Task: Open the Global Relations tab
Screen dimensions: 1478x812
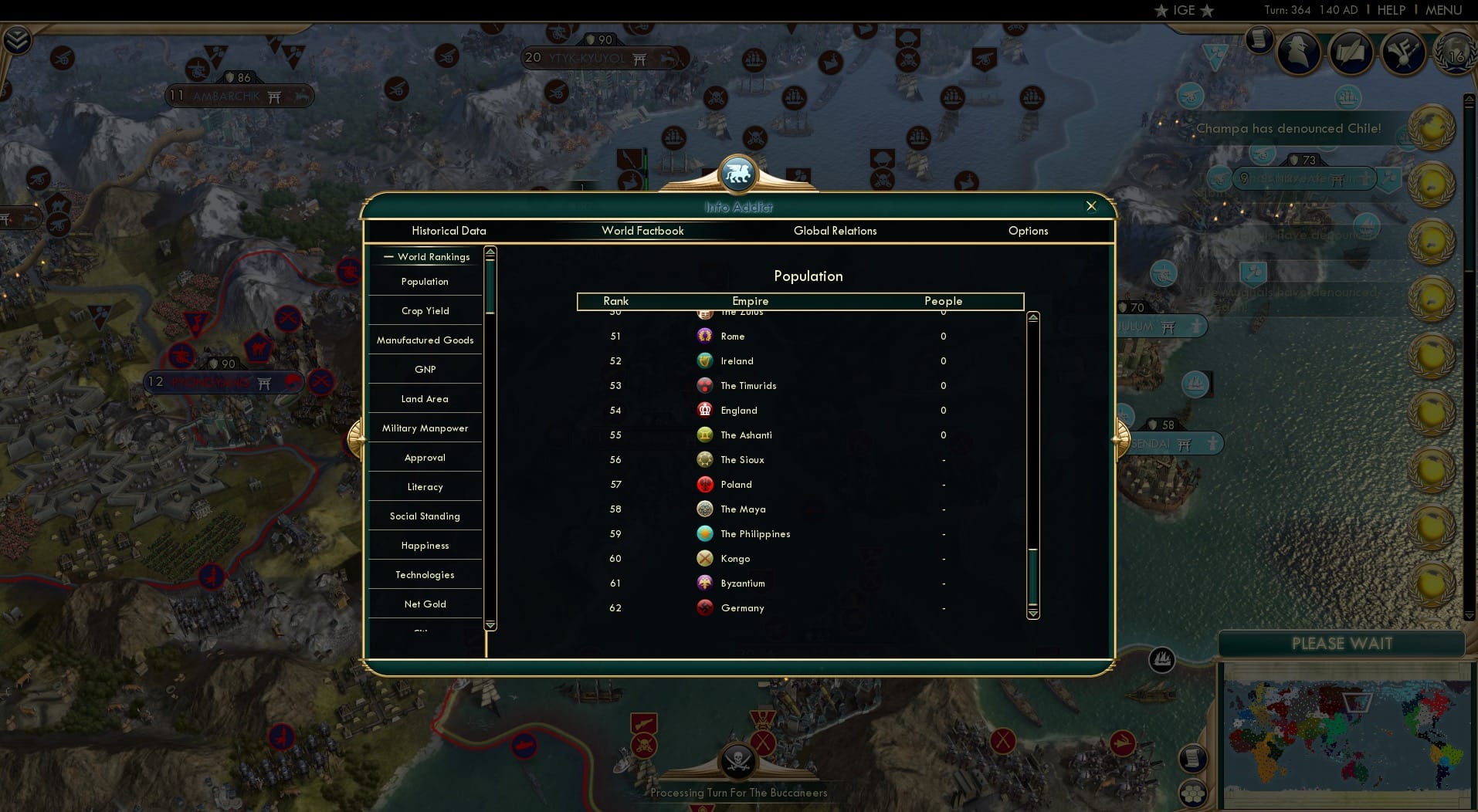Action: coord(835,231)
